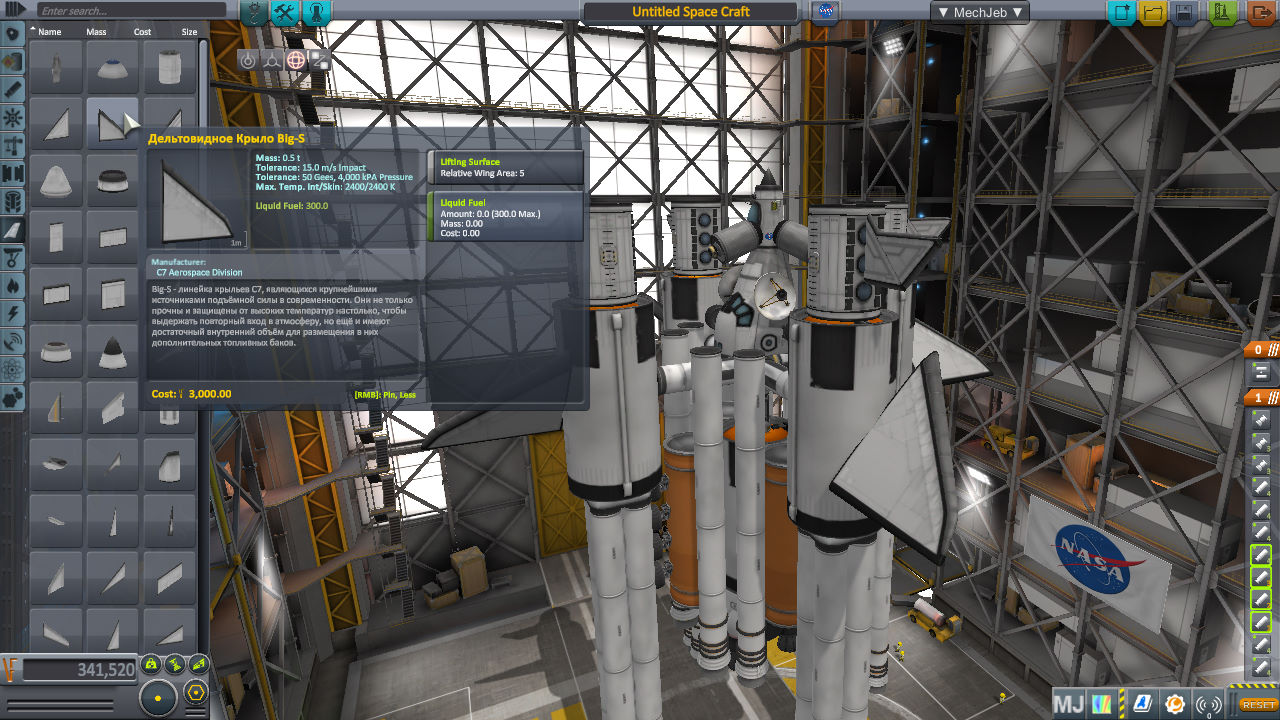Launch the craft with green button
This screenshot has height=720, width=1280.
pyautogui.click(x=1222, y=13)
